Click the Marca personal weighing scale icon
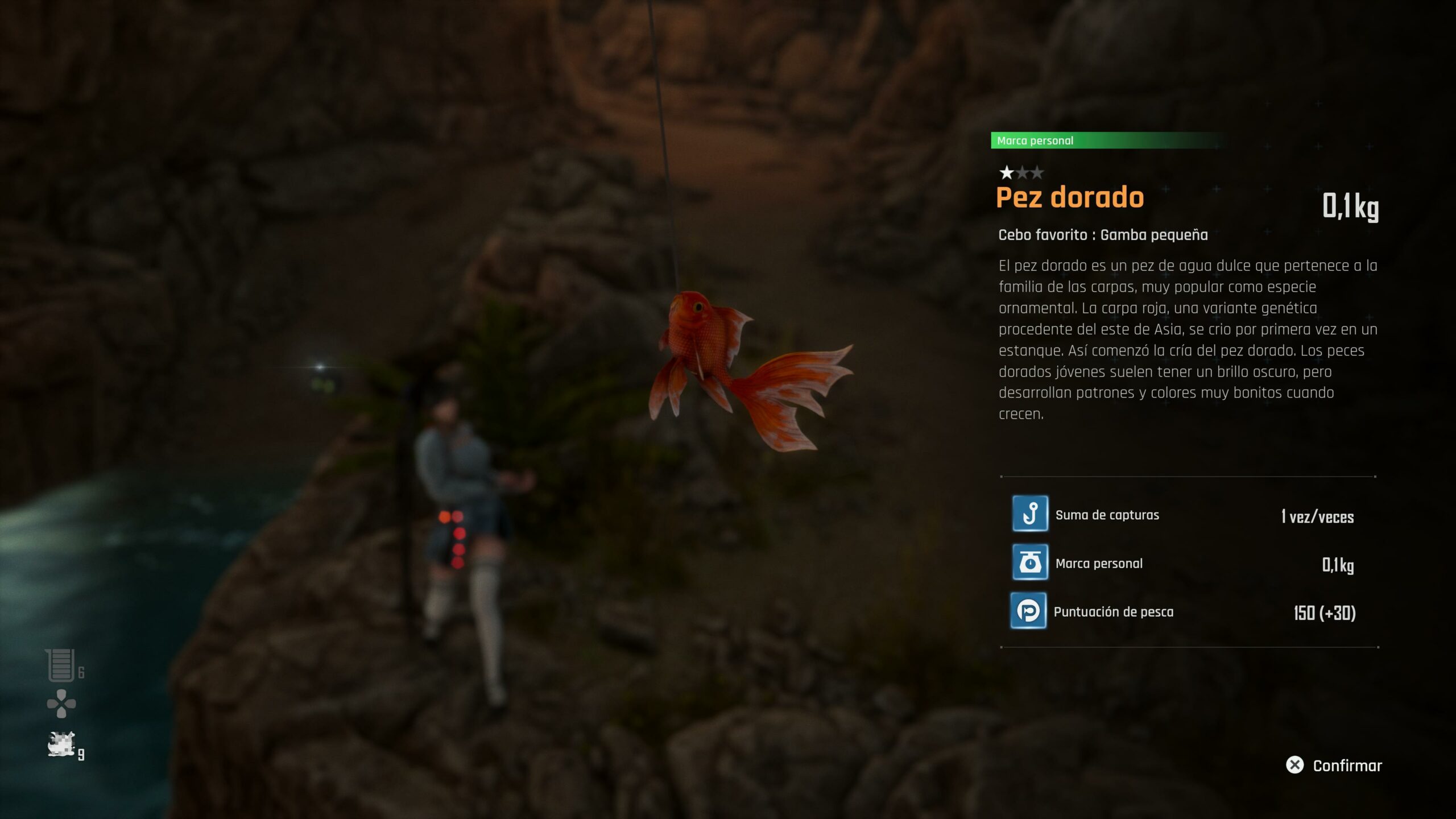Viewport: 1456px width, 819px height. point(1030,562)
